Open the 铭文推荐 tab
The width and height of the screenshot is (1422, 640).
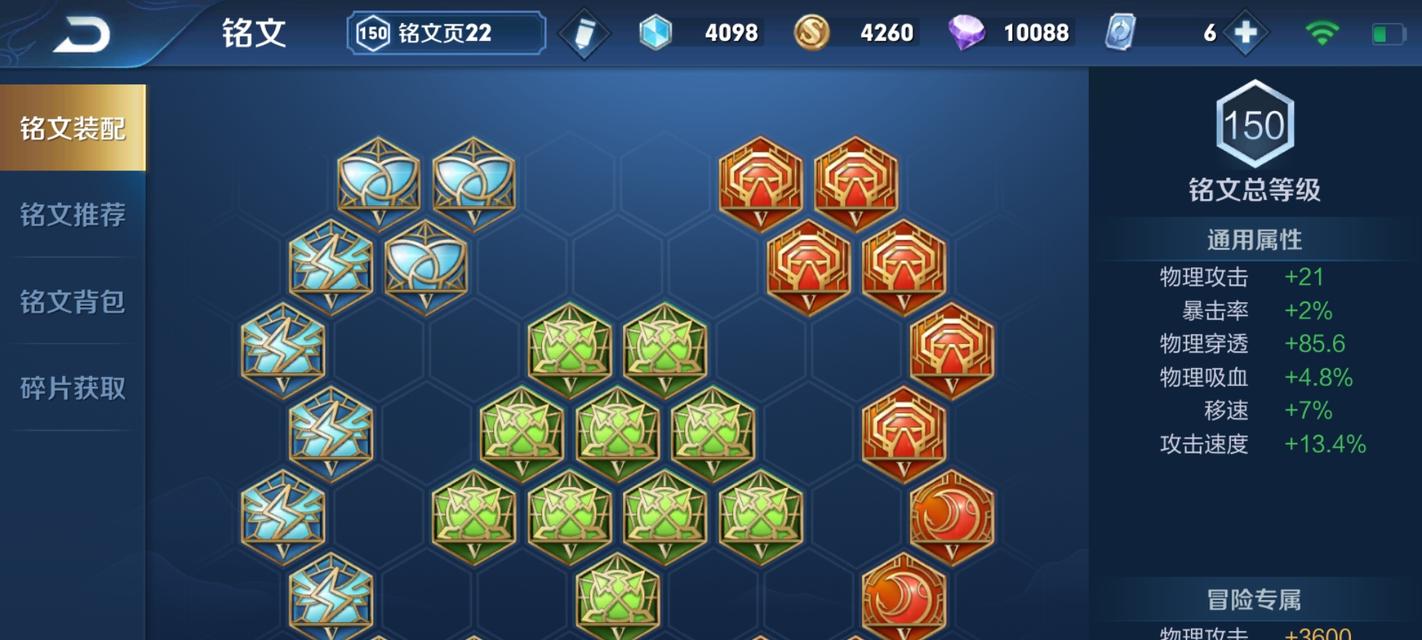pyautogui.click(x=73, y=215)
